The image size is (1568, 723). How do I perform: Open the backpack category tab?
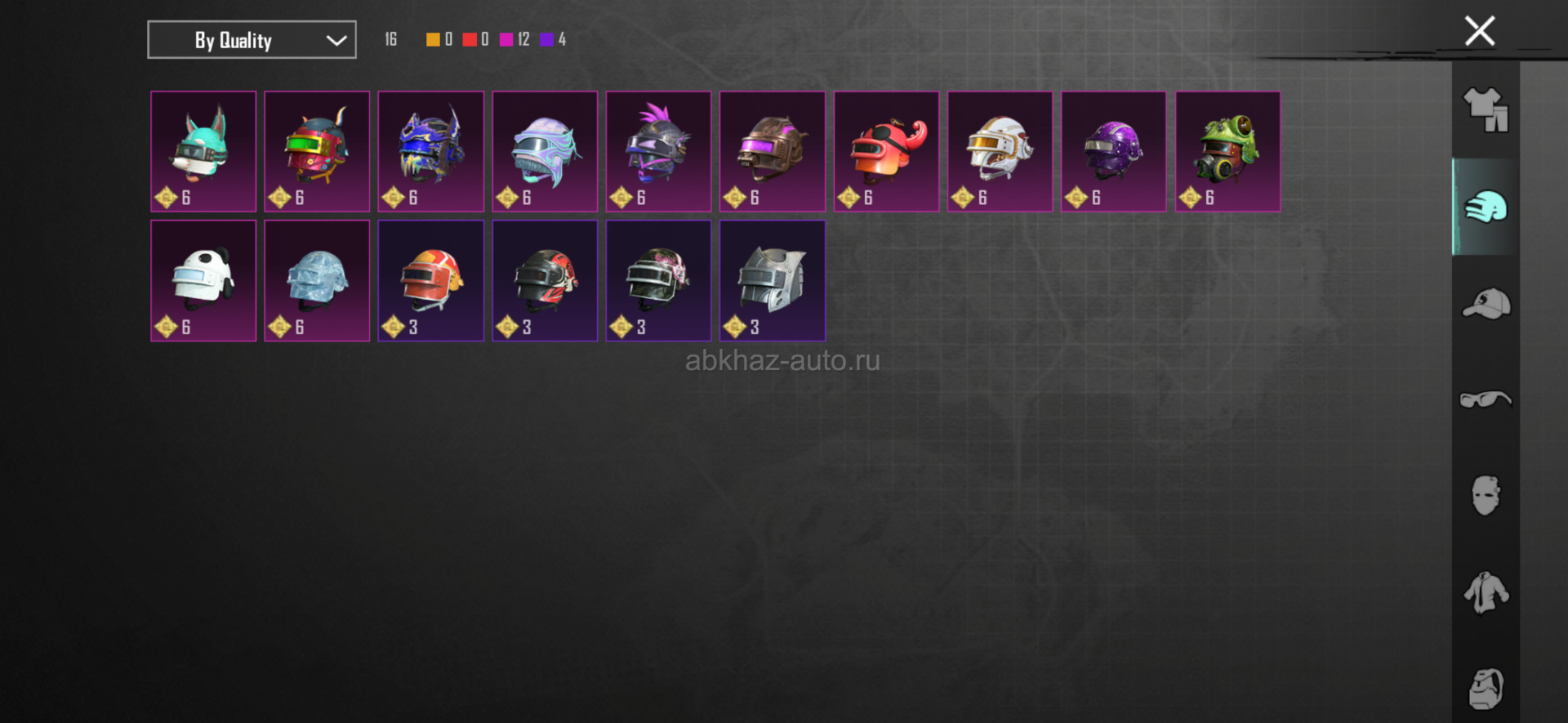(1486, 689)
